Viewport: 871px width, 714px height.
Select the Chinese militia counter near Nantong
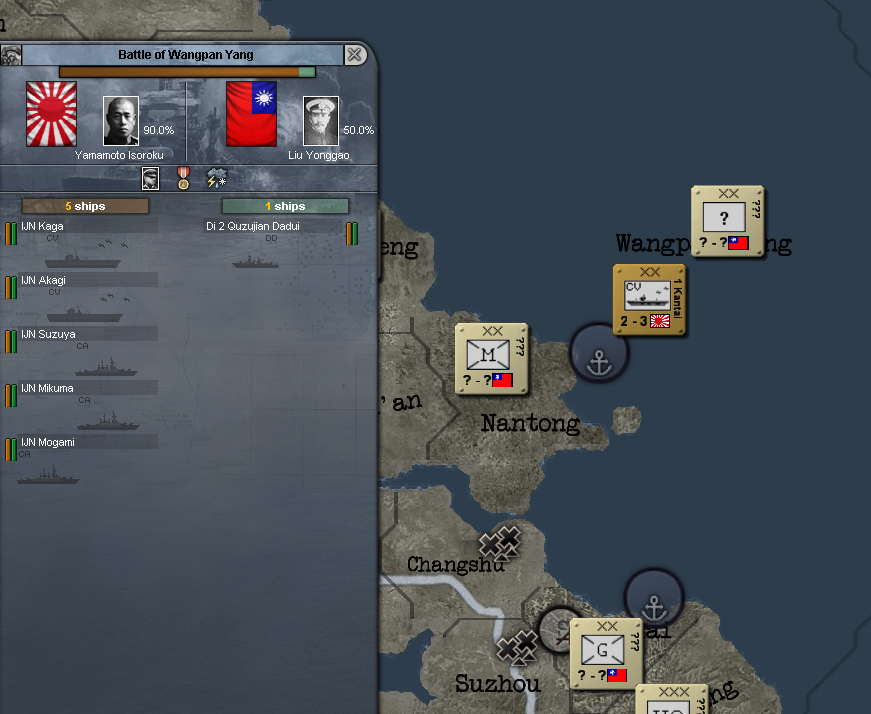click(x=491, y=358)
